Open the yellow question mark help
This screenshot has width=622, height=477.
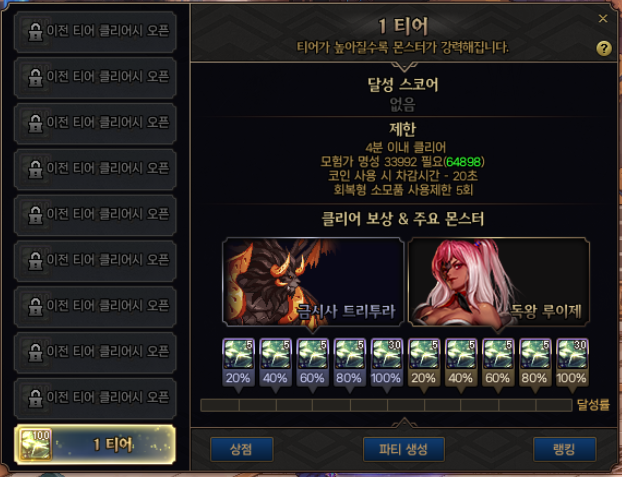[603, 48]
